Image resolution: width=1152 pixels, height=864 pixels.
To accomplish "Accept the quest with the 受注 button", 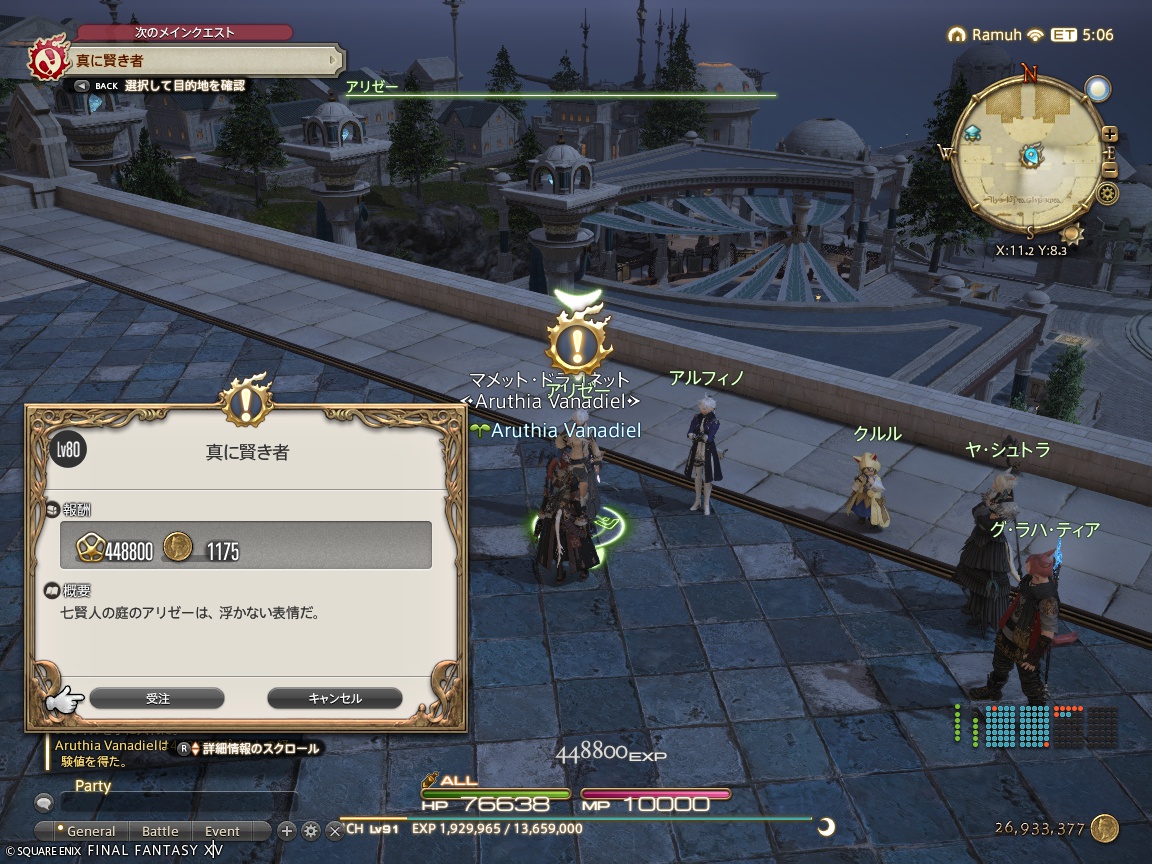I will click(x=157, y=698).
